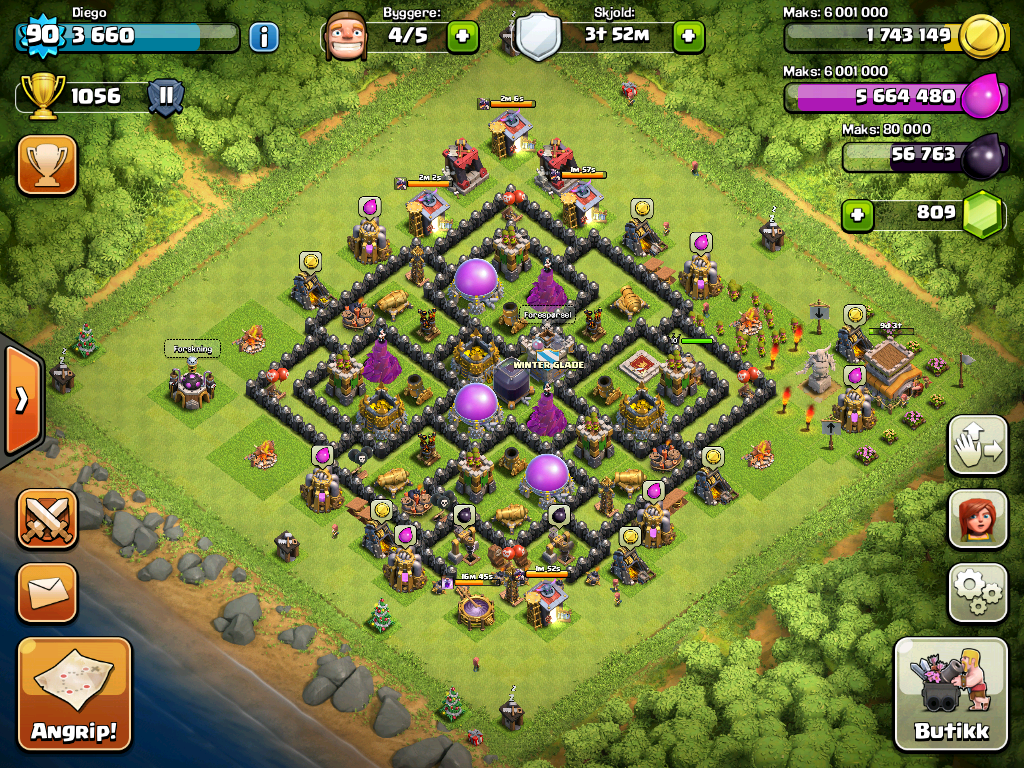Viewport: 1024px width, 768px height.
Task: Activate the hand edit layout button
Action: [x=977, y=446]
